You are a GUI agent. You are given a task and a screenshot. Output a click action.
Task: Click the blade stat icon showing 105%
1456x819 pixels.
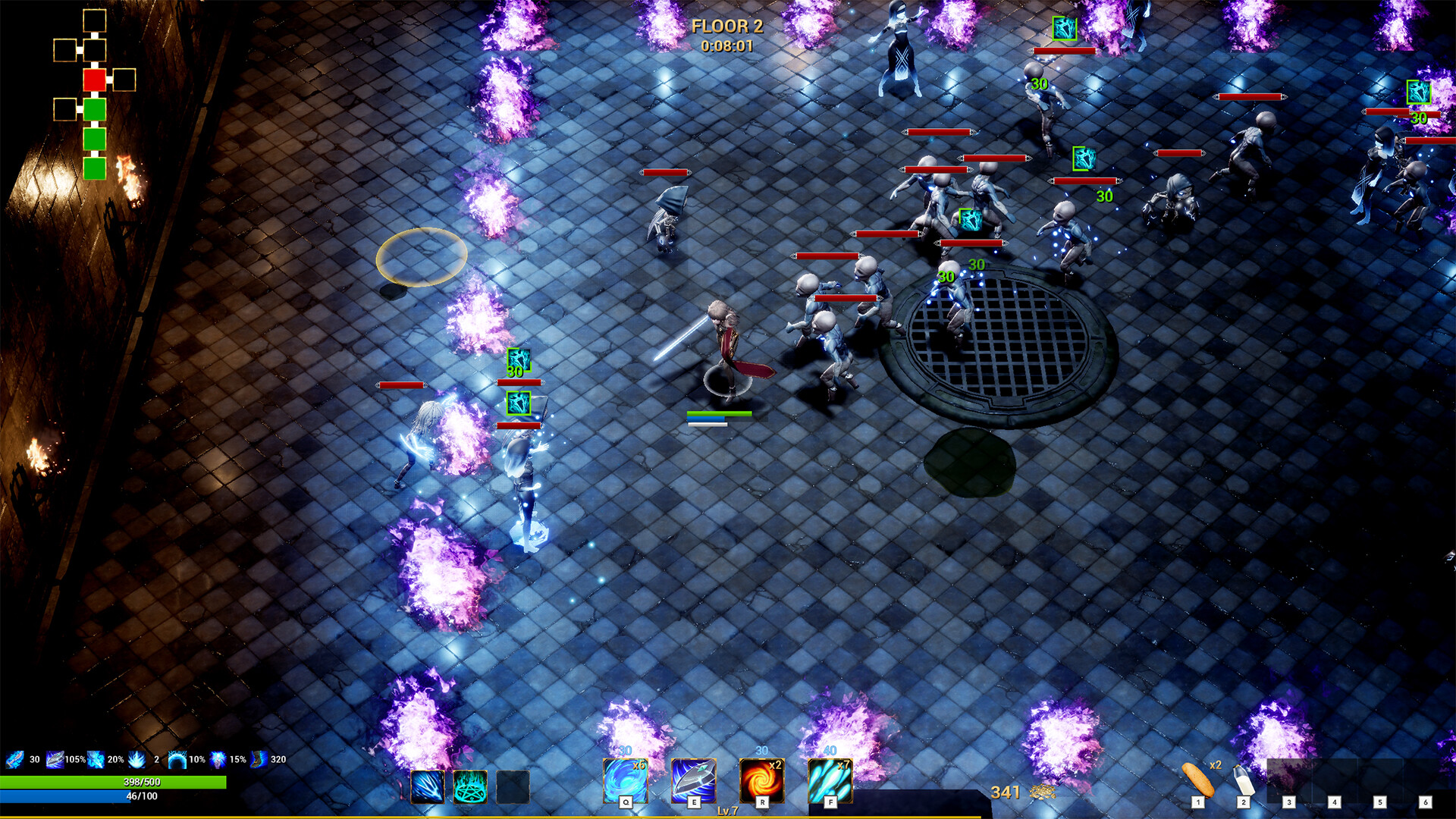point(55,761)
